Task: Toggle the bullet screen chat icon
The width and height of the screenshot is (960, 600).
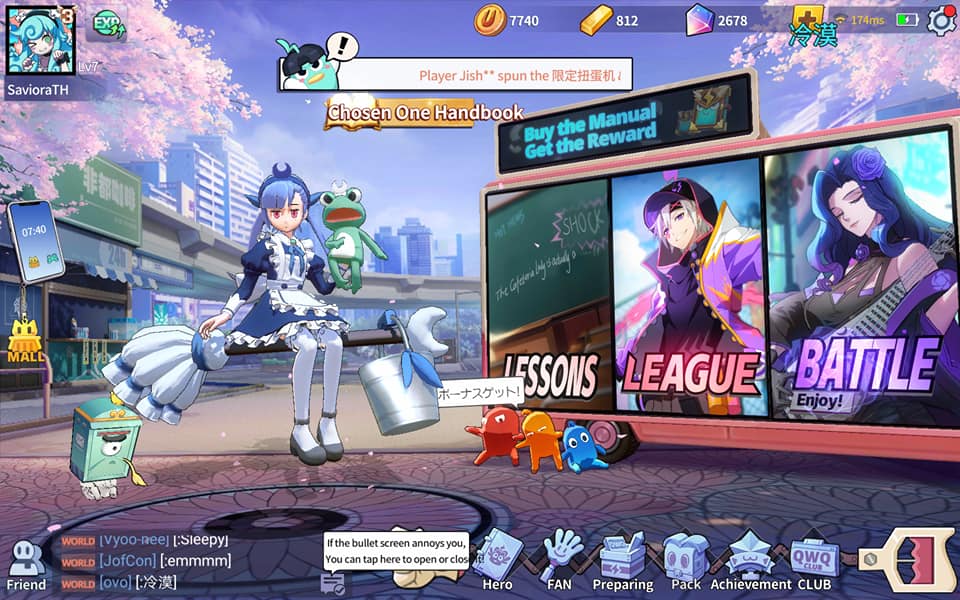Action: click(333, 582)
